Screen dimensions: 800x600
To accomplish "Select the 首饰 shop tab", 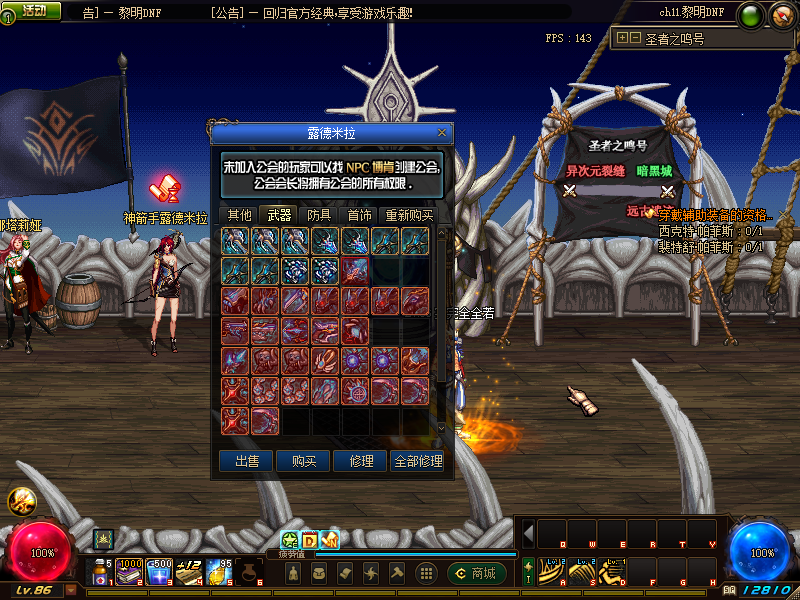I will tap(360, 215).
